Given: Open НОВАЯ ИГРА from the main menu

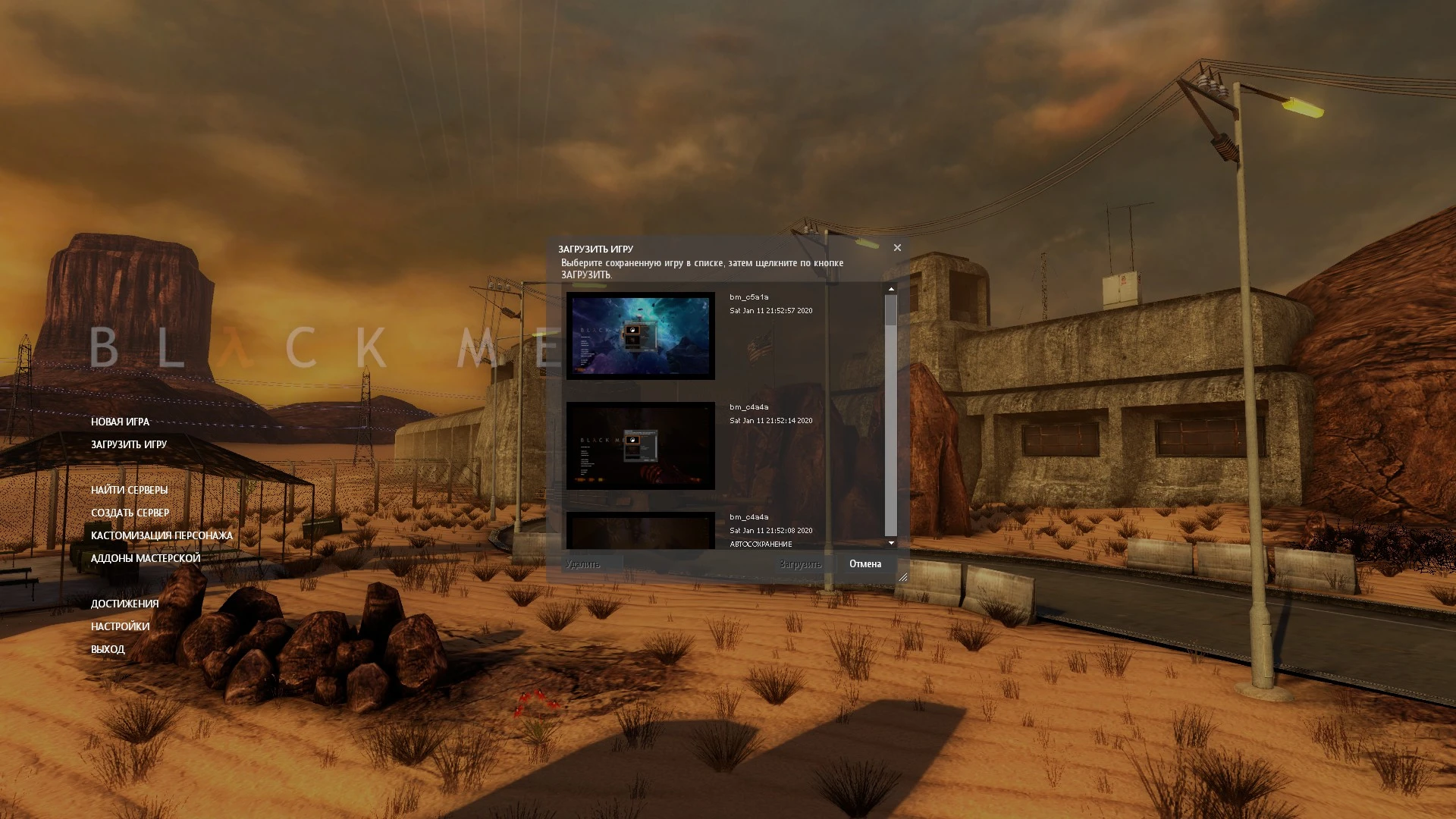Looking at the screenshot, I should click(x=119, y=422).
